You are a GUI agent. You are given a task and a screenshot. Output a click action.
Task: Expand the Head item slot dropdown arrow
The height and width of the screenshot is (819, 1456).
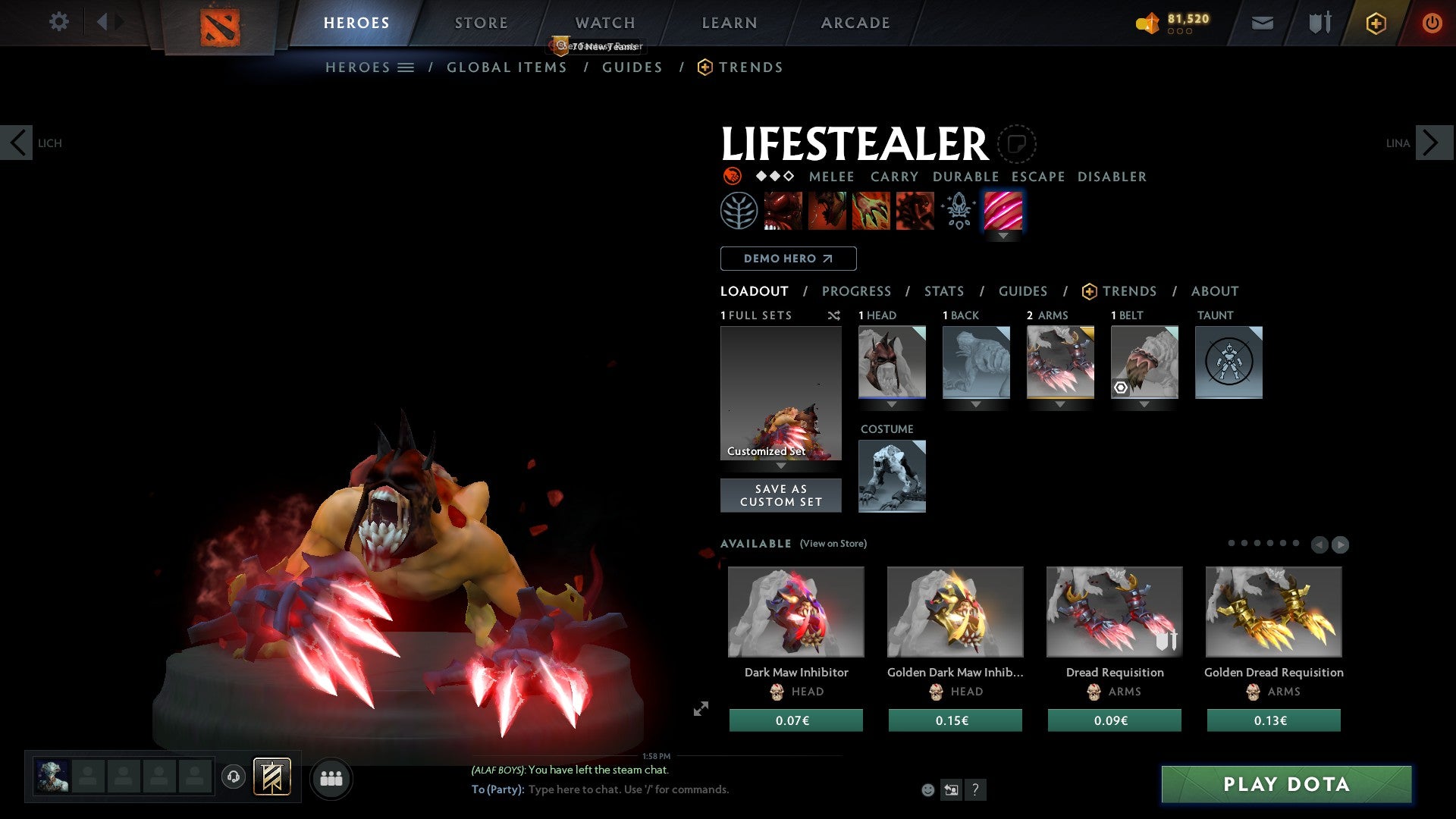click(892, 405)
